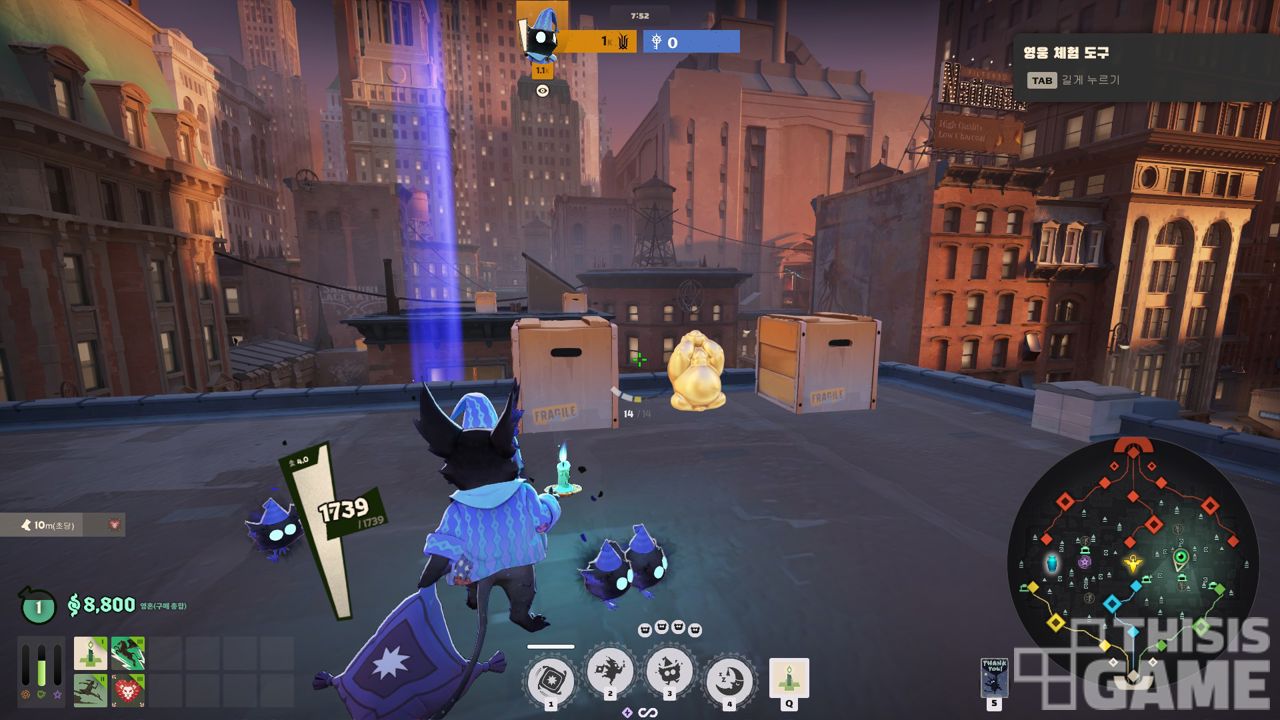The width and height of the screenshot is (1280, 720).
Task: Trigger the wizard-hat owl creature ability
Action: 669,672
